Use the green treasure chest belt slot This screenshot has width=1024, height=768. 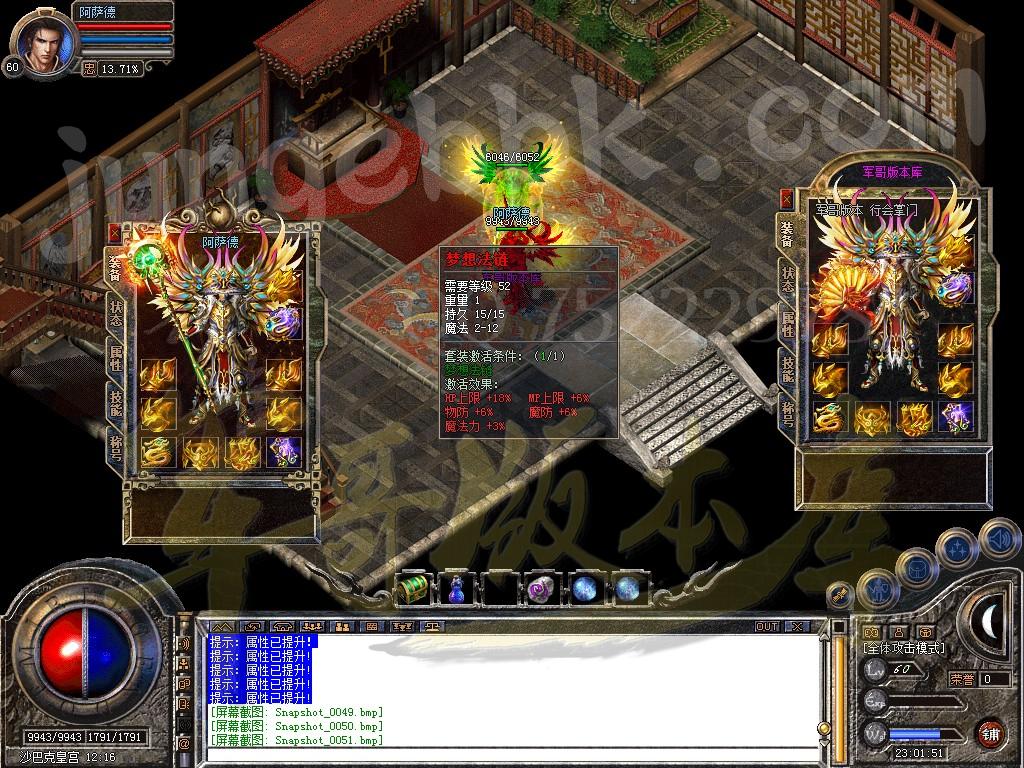(414, 586)
